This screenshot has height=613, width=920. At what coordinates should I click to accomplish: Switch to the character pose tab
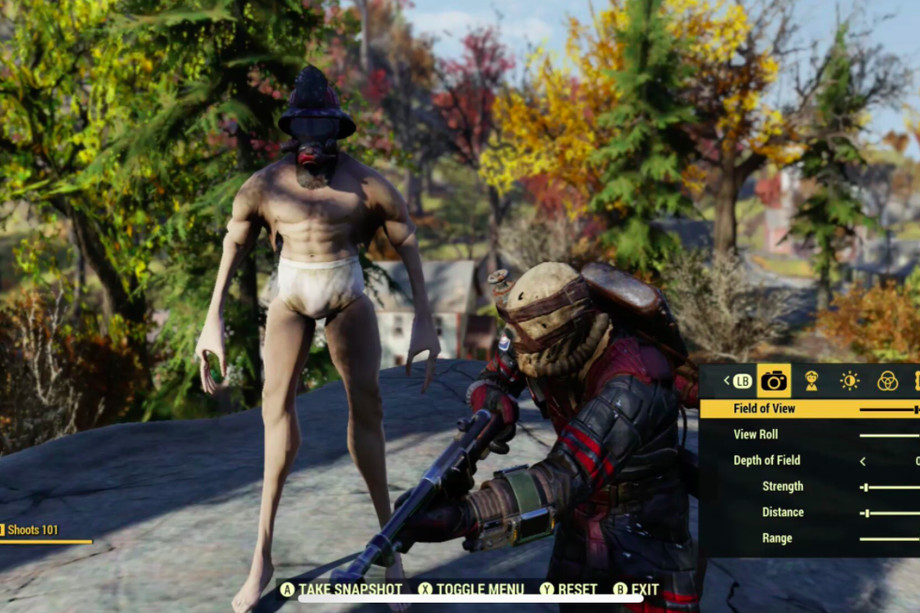[x=812, y=381]
